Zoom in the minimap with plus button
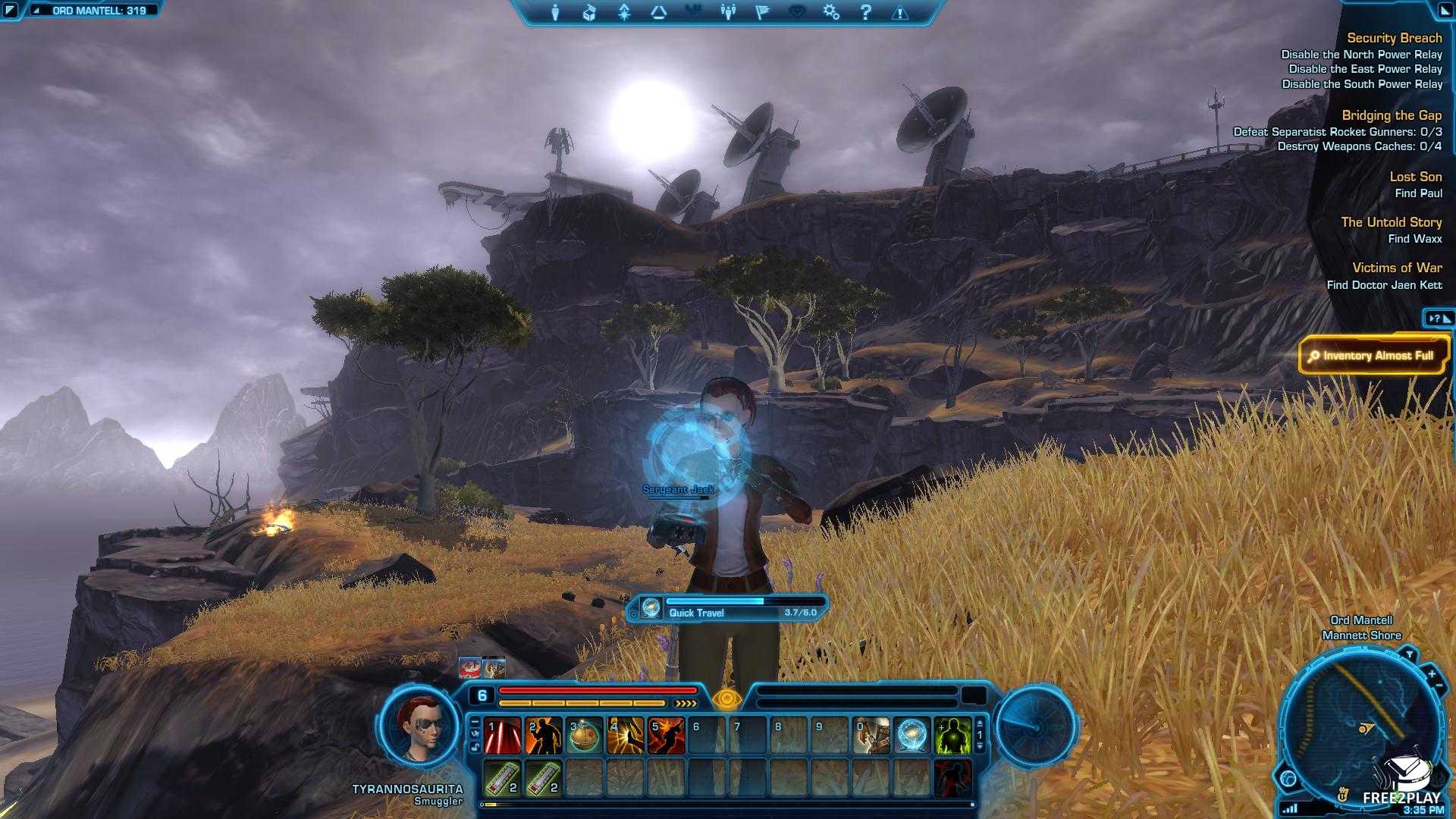 click(1432, 673)
